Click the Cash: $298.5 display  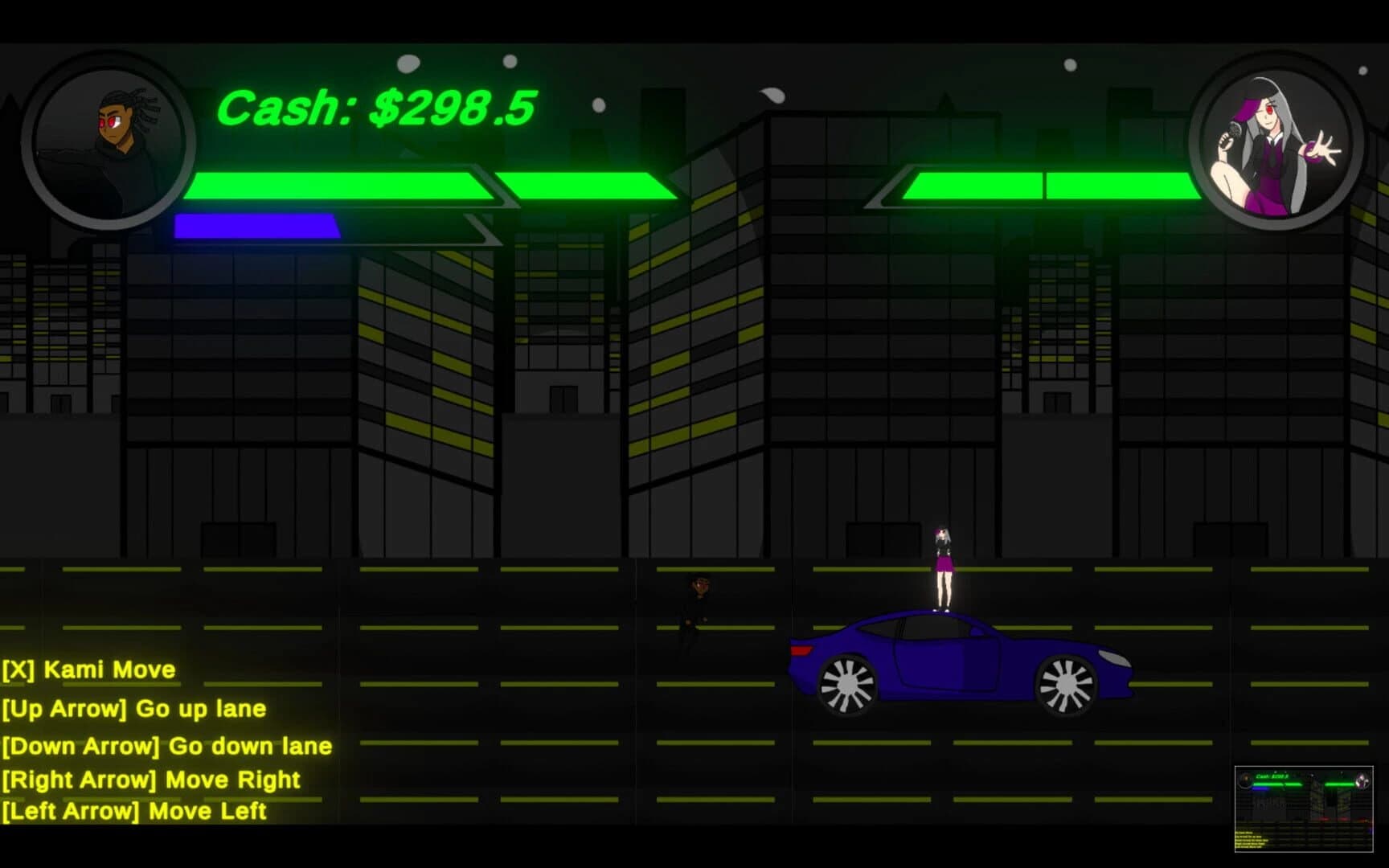pyautogui.click(x=378, y=107)
